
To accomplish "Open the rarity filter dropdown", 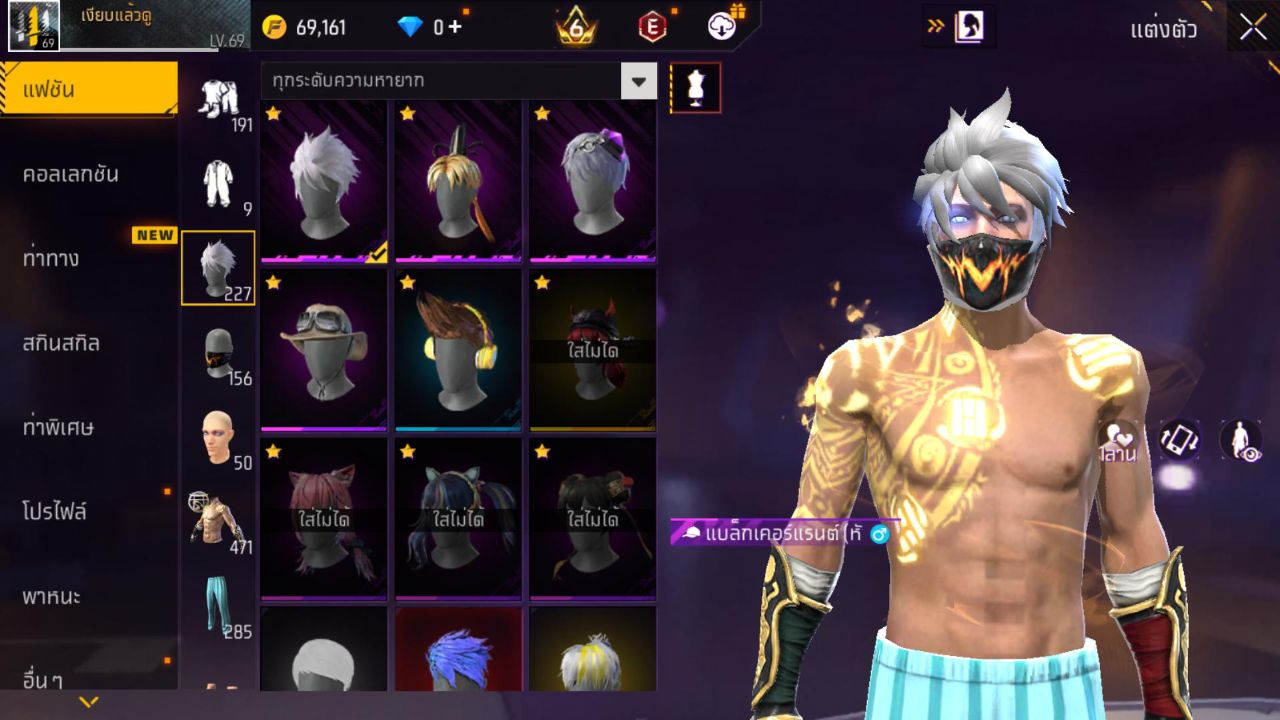I will point(638,81).
